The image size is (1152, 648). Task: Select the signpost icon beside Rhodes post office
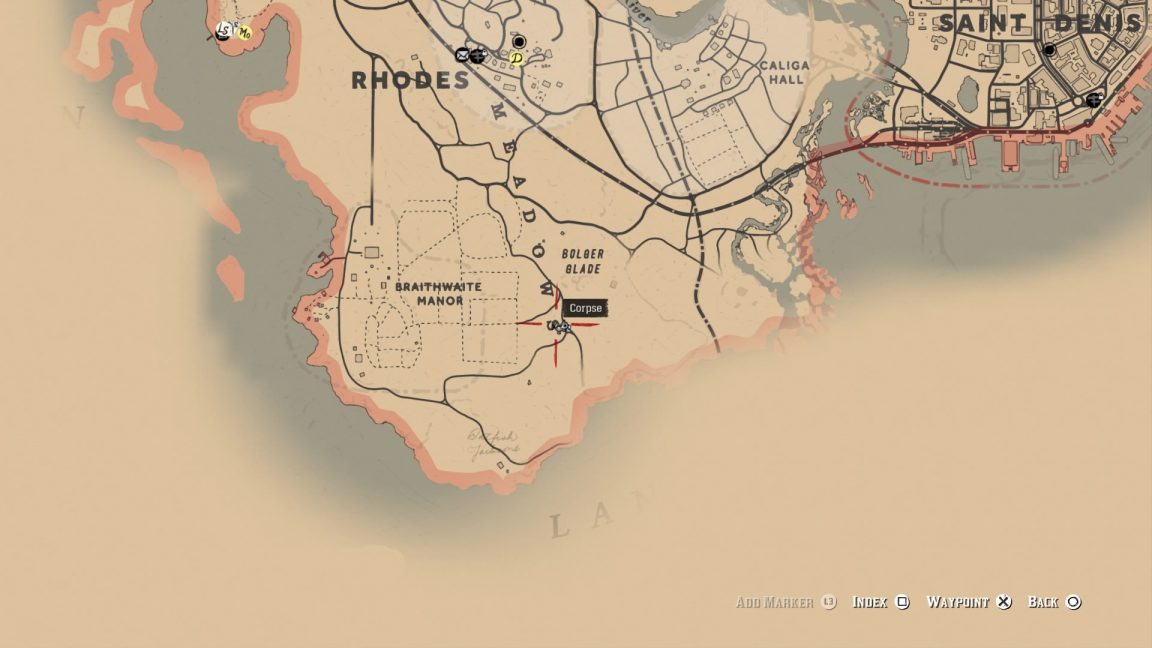coord(478,55)
